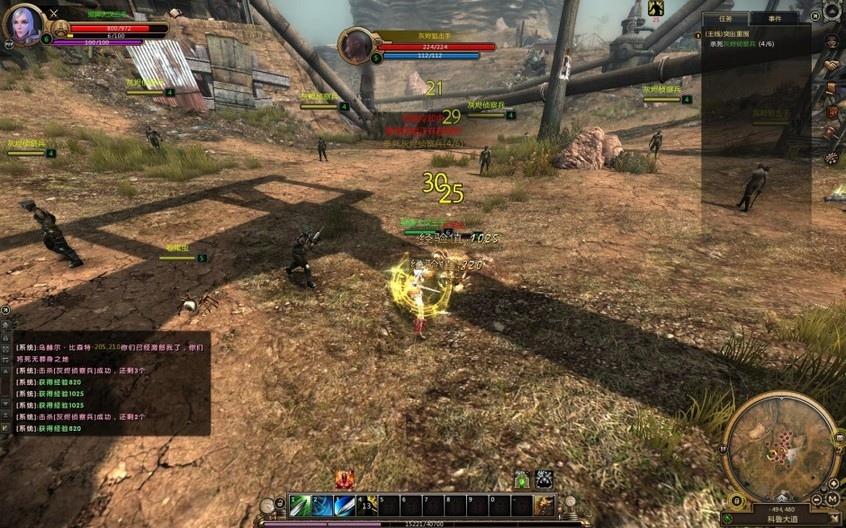The height and width of the screenshot is (528, 846).
Task: Open the black spider icon above the hotbar
Action: [543, 479]
